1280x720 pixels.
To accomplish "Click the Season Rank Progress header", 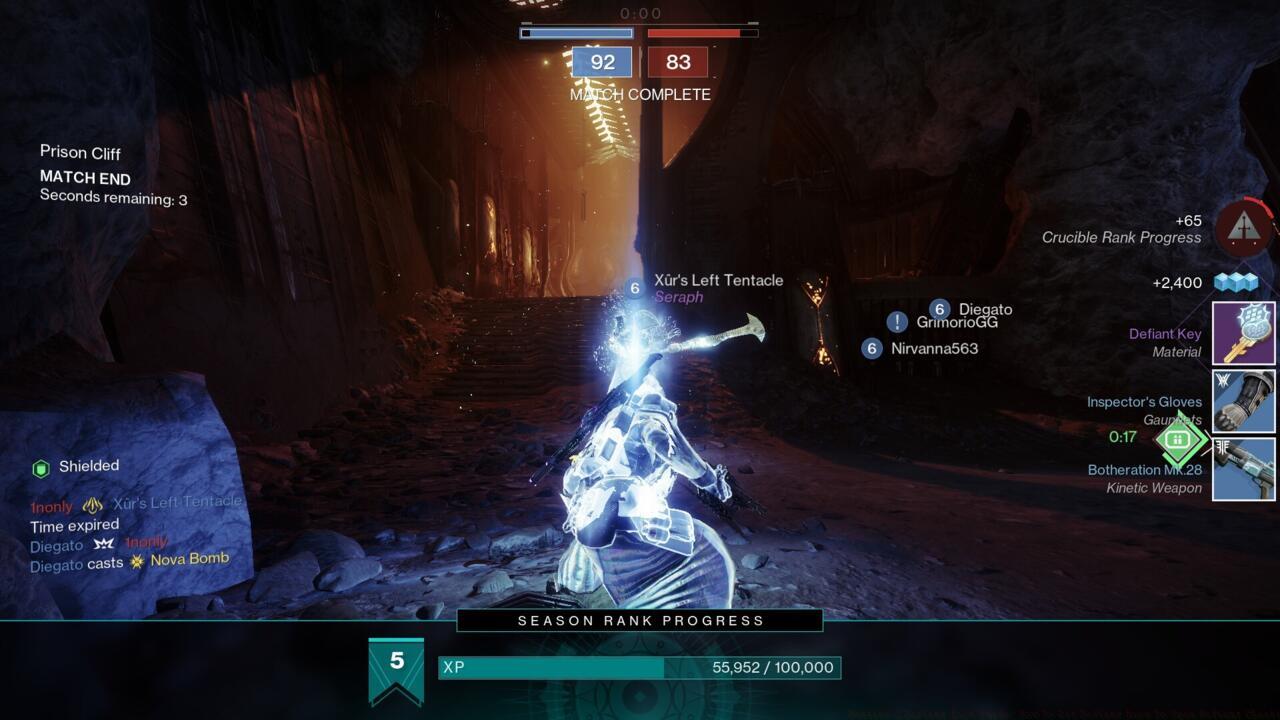I will (640, 620).
